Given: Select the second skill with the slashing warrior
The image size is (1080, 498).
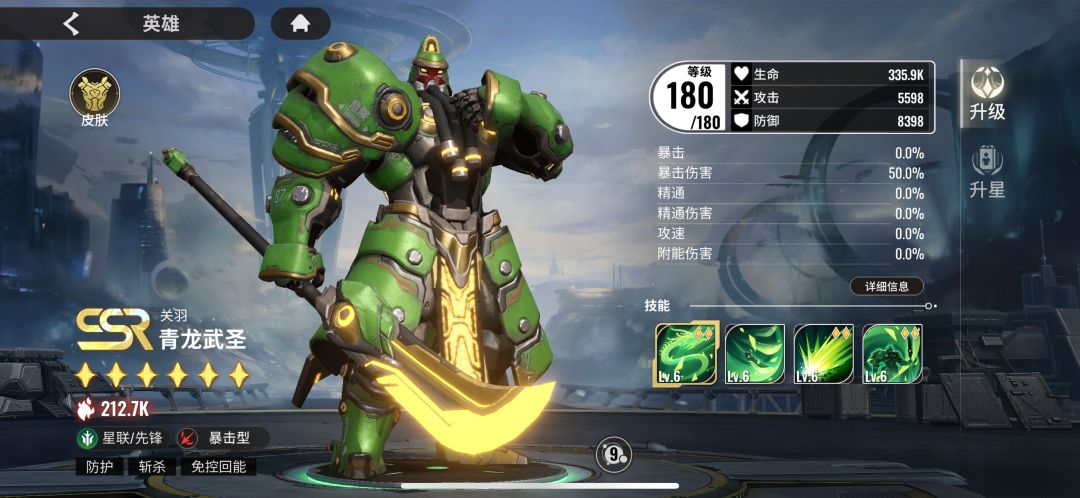Looking at the screenshot, I should tap(754, 353).
